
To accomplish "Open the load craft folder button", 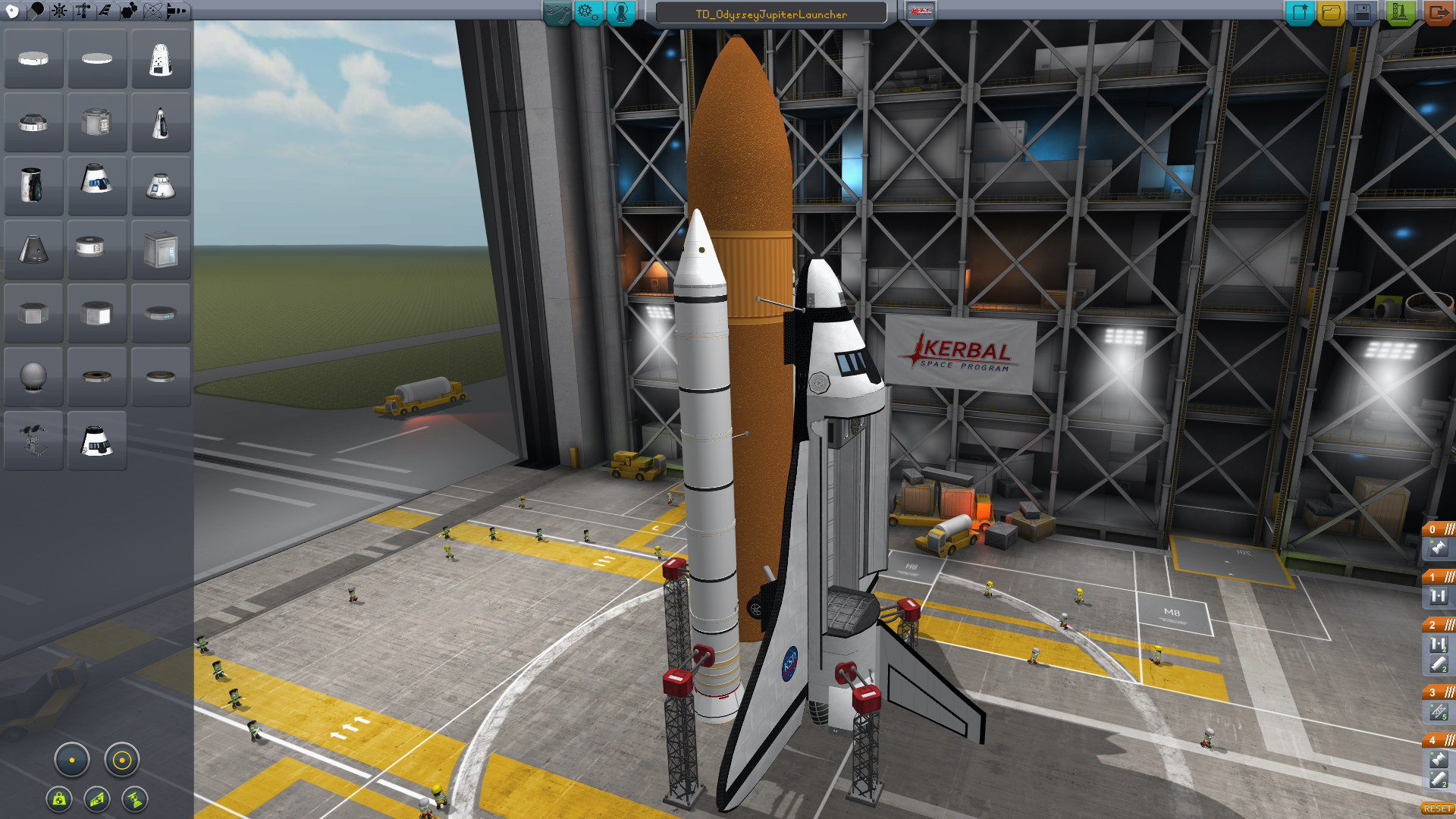I will coord(1331,13).
